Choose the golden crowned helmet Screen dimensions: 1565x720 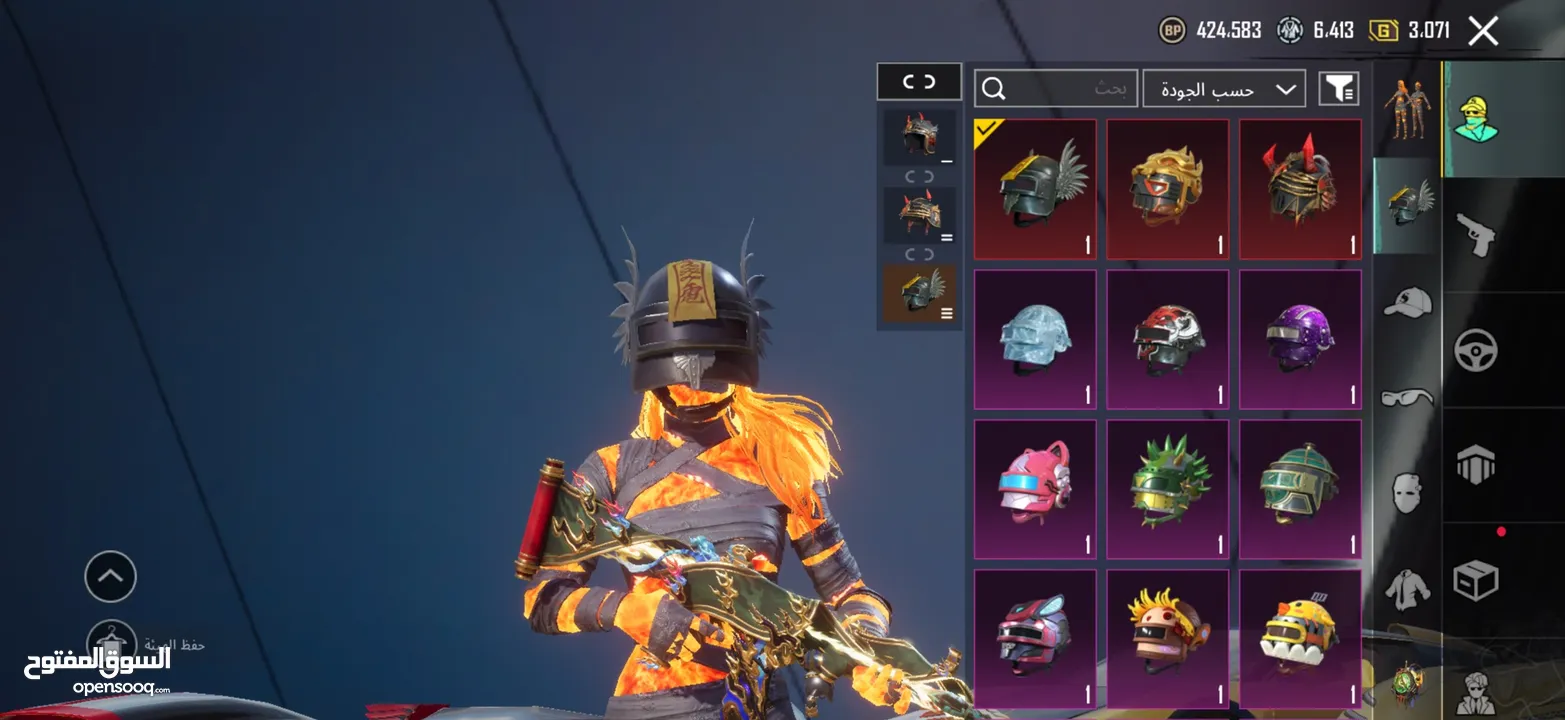[x=1167, y=190]
